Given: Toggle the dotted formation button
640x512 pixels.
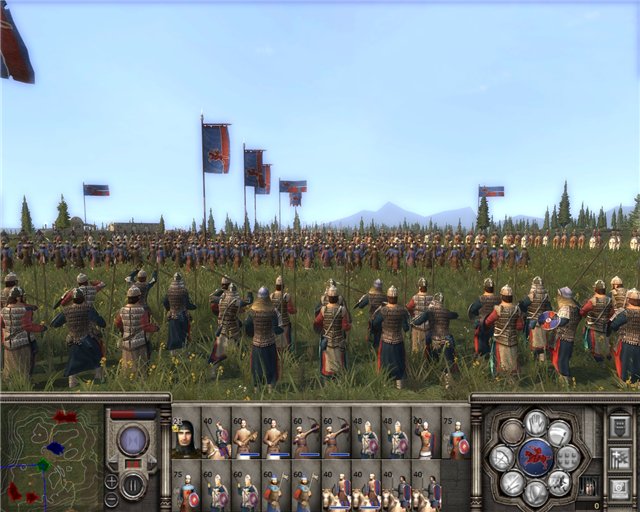Looking at the screenshot, I should 568,456.
